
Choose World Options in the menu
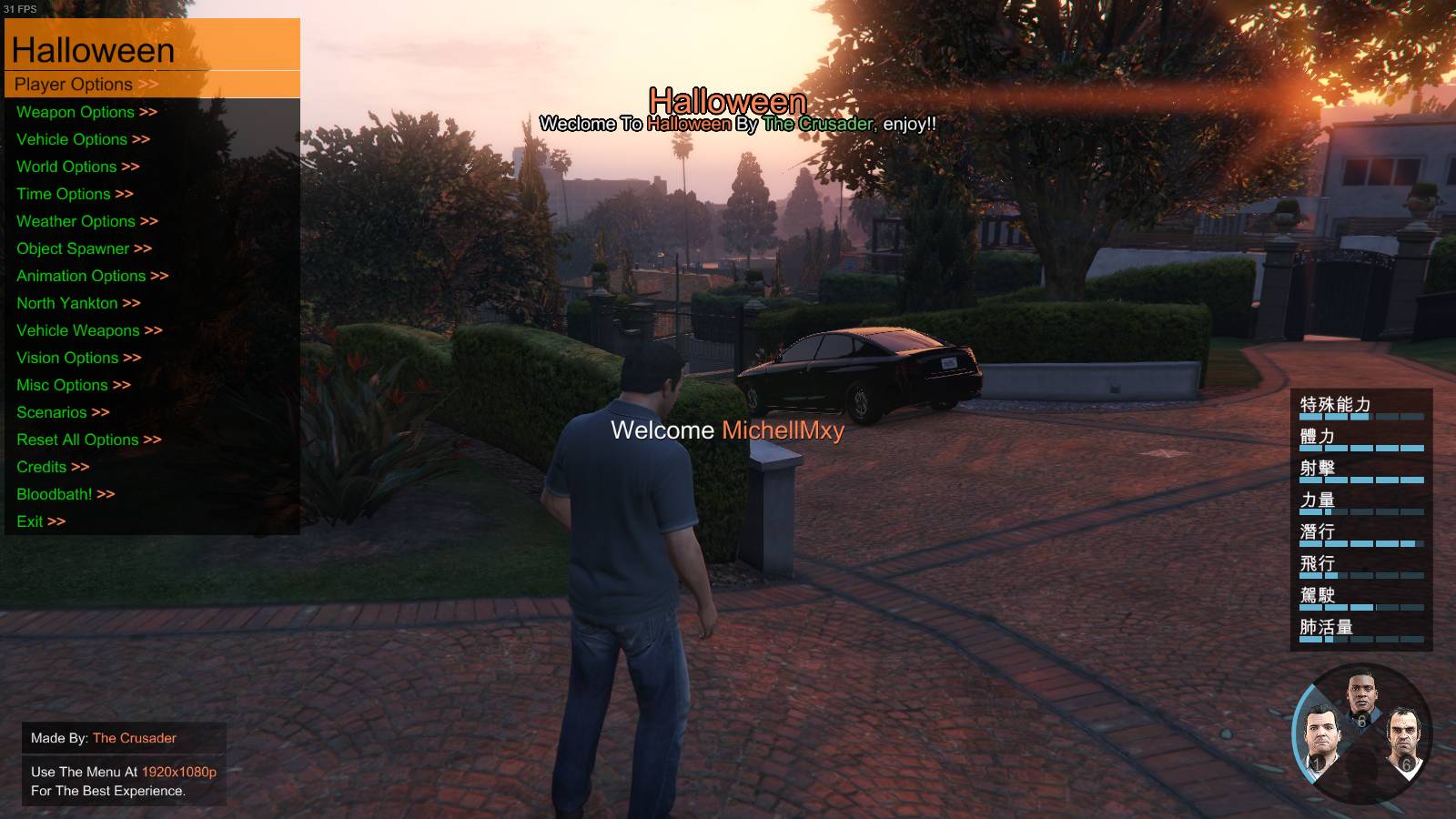pyautogui.click(x=77, y=167)
